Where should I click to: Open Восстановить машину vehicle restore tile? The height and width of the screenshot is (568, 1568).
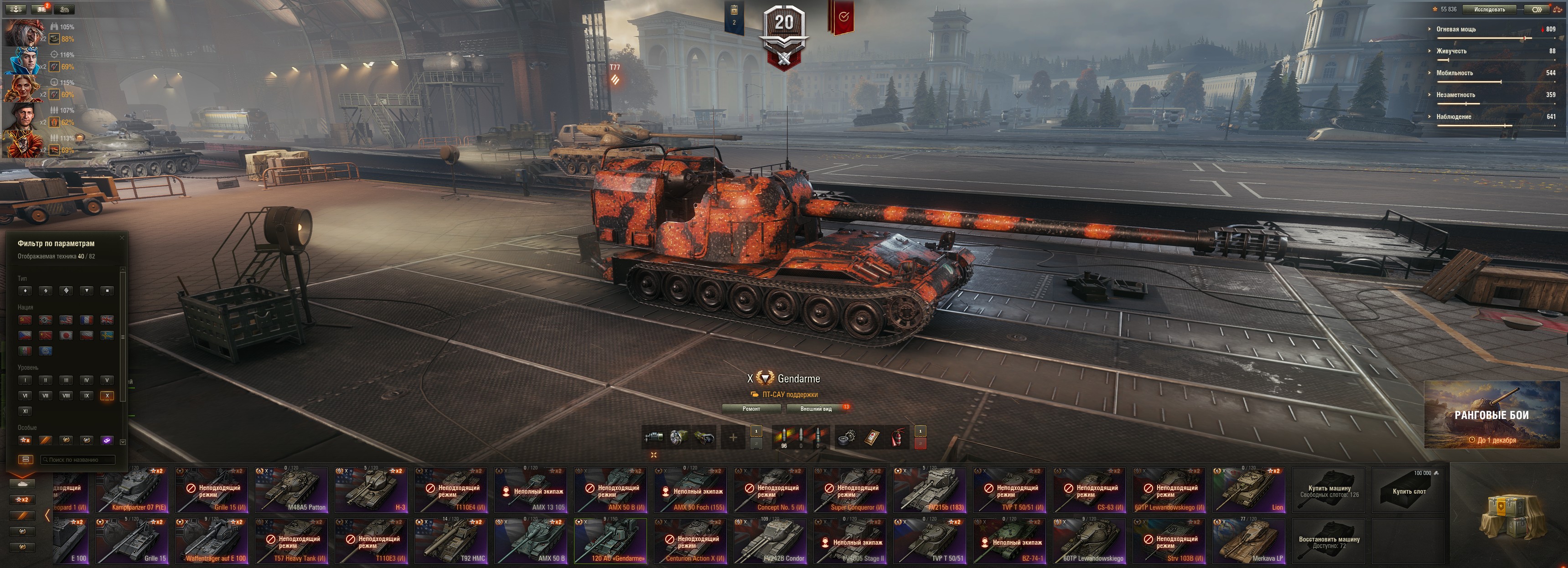point(1329,541)
